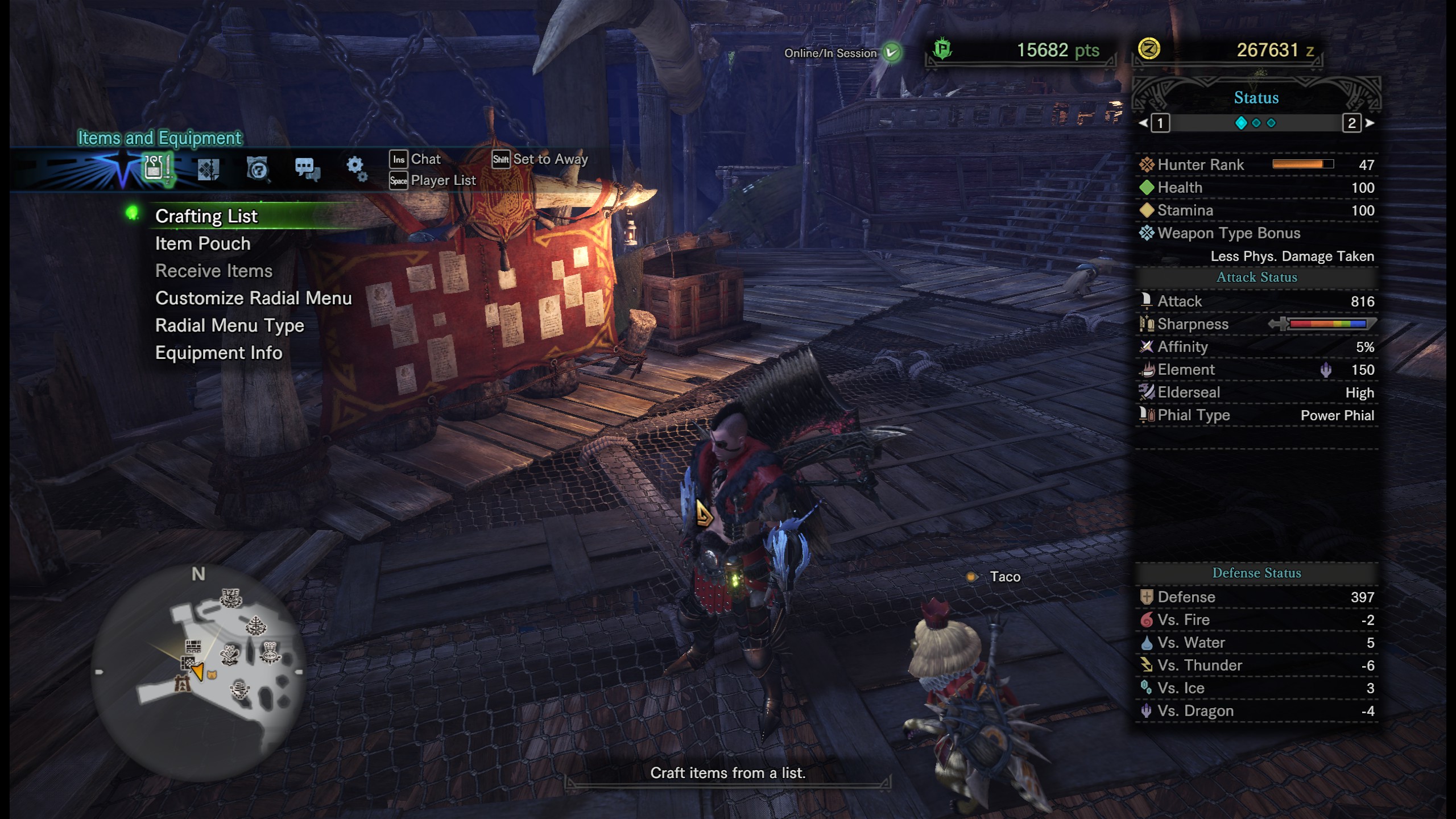Advance to Status page 2 with right arrow

(x=1369, y=123)
